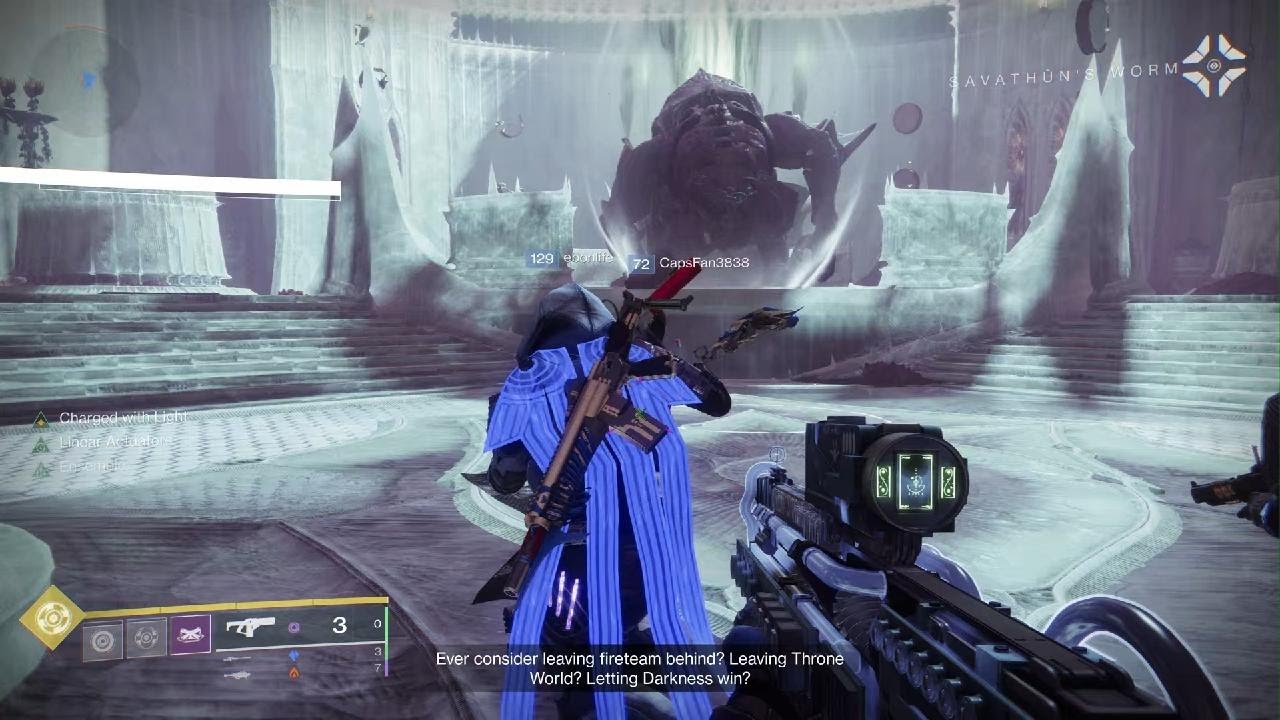This screenshot has width=1280, height=720.
Task: Trigger the broken-ring ability icon
Action: [x=146, y=638]
